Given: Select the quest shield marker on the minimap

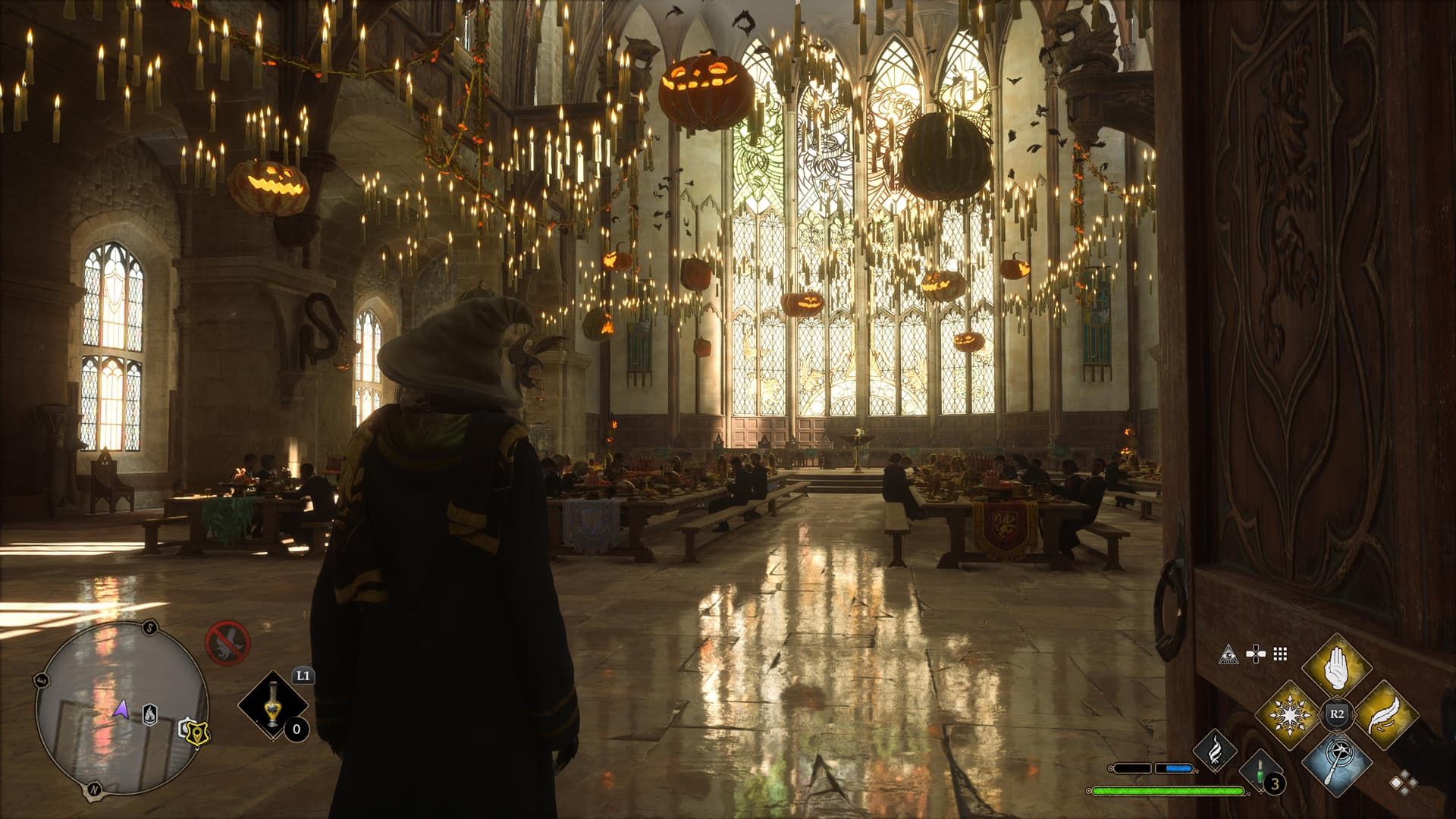Looking at the screenshot, I should pos(196,733).
